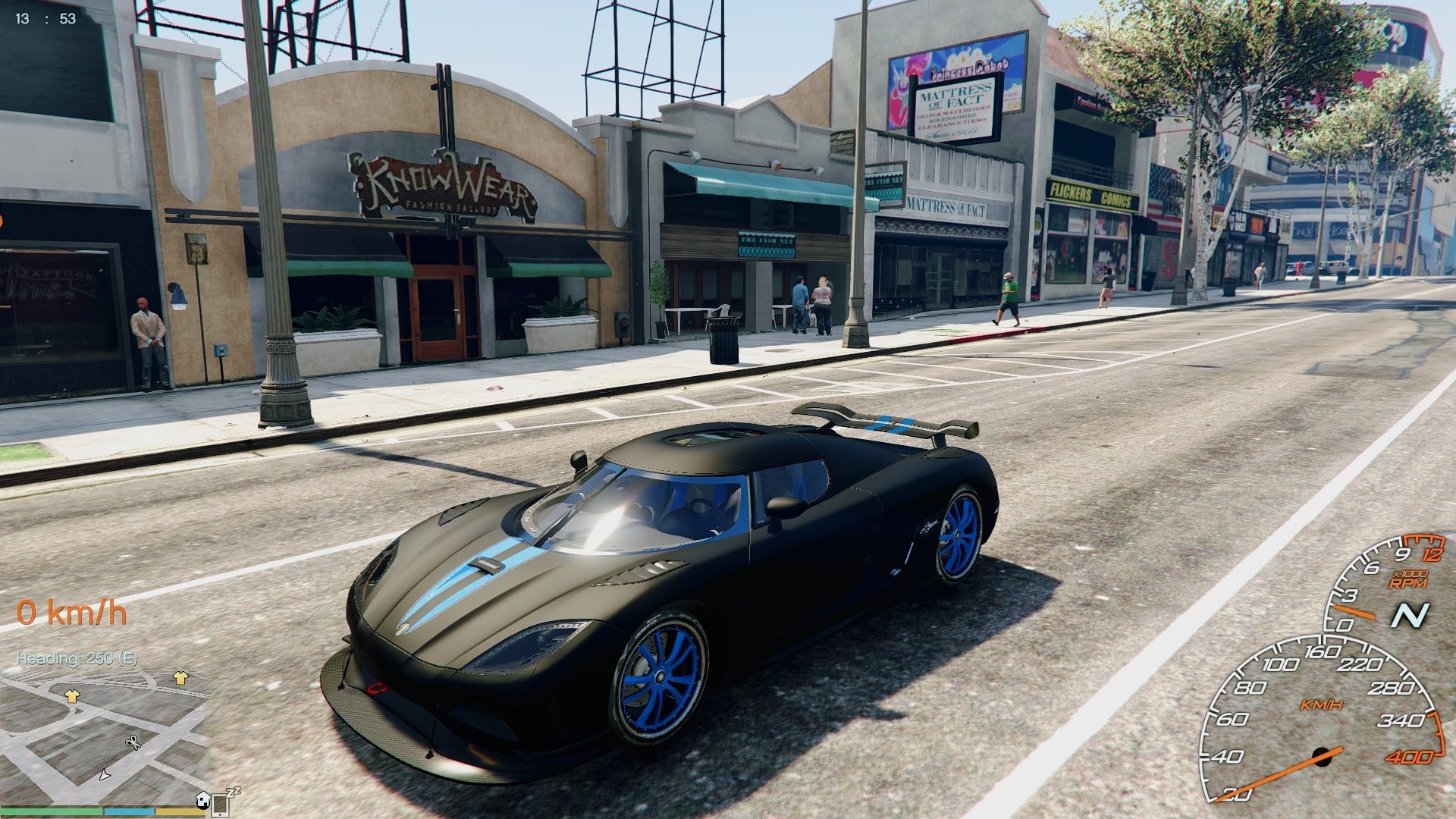1456x819 pixels.
Task: Click the barber shop scissors marker on minimap
Action: point(133,742)
